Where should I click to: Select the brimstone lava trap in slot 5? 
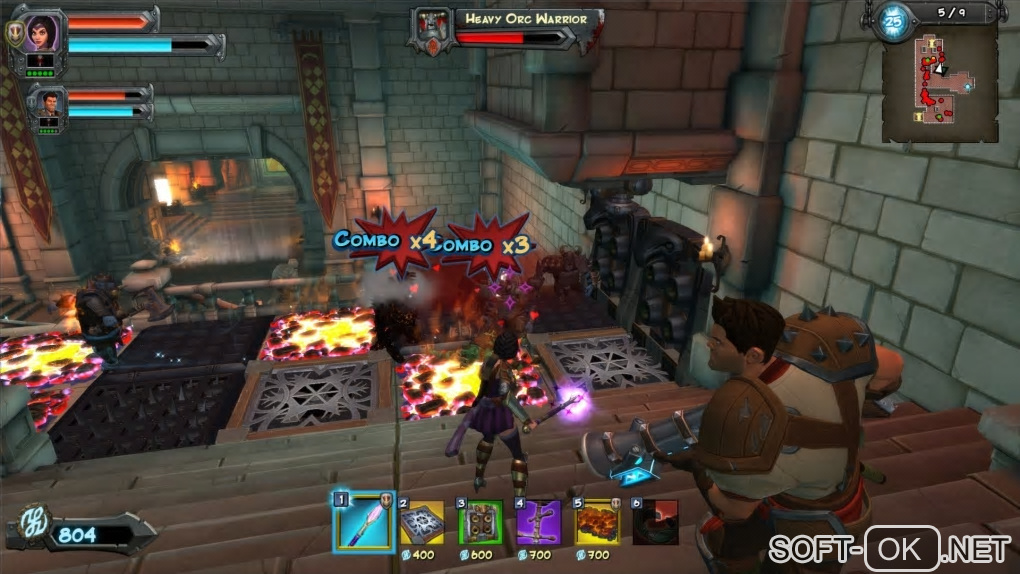point(597,521)
